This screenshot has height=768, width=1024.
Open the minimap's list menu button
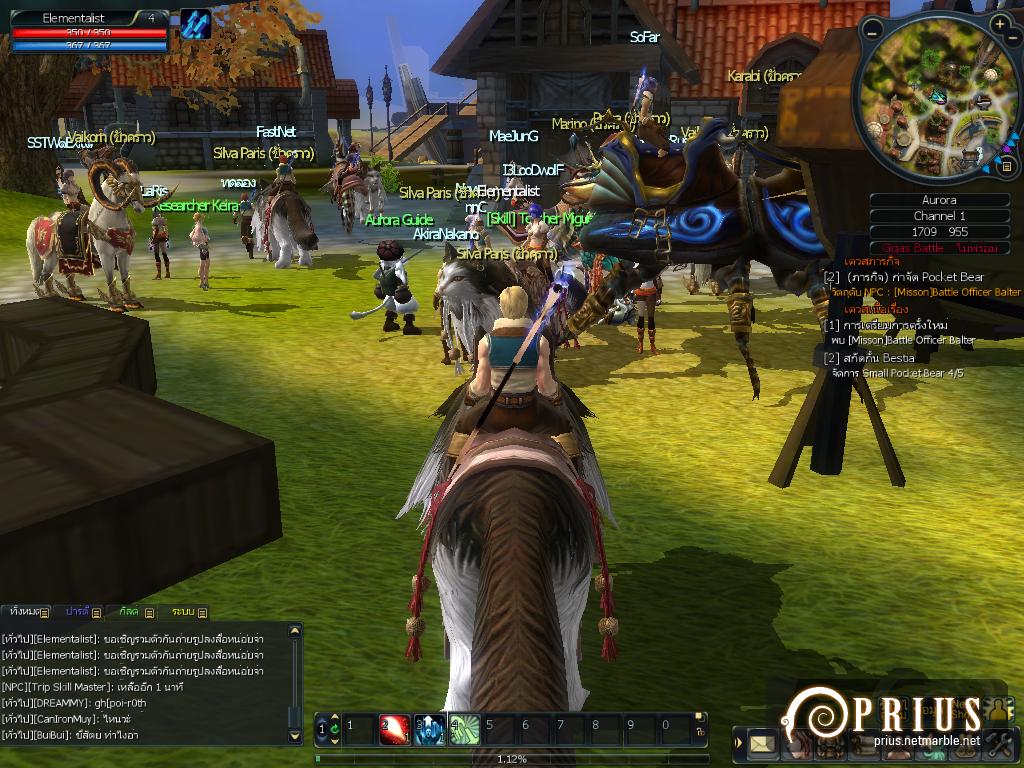1007,166
